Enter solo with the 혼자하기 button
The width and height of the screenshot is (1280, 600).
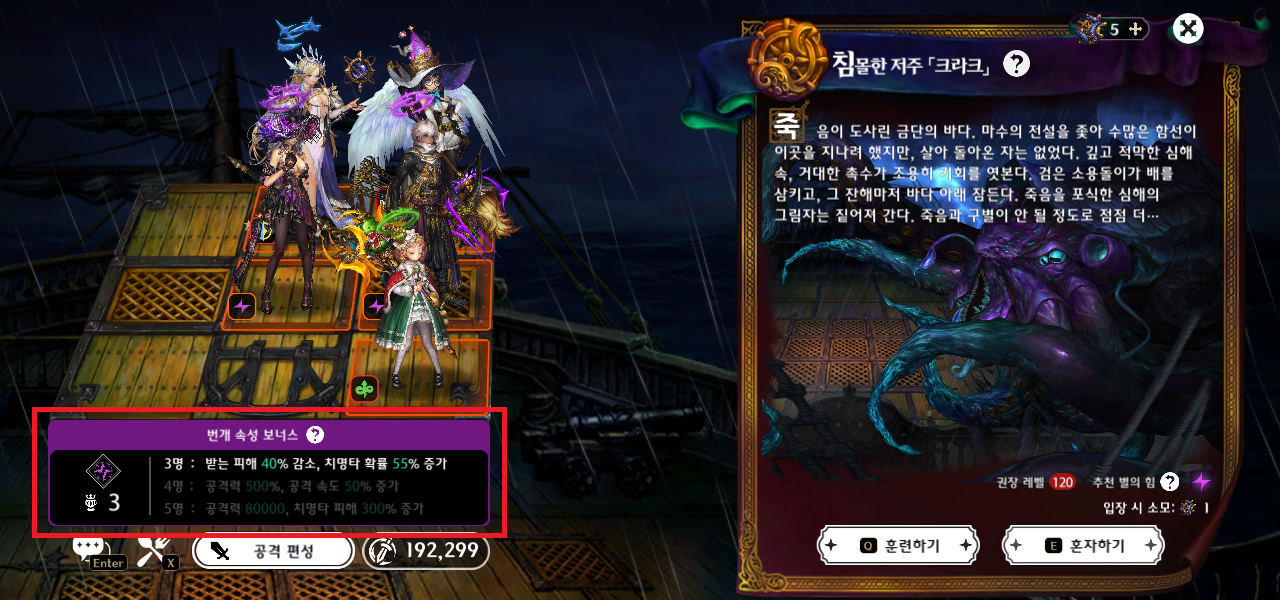coord(1084,546)
